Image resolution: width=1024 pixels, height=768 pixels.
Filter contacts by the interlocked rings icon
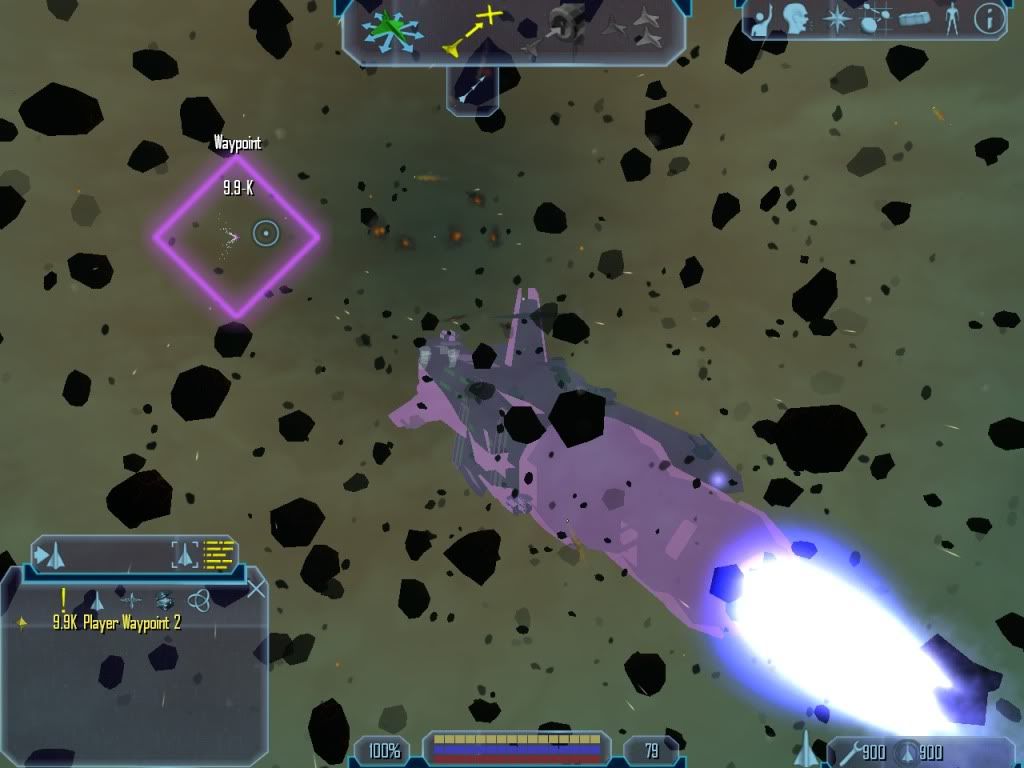[x=198, y=600]
